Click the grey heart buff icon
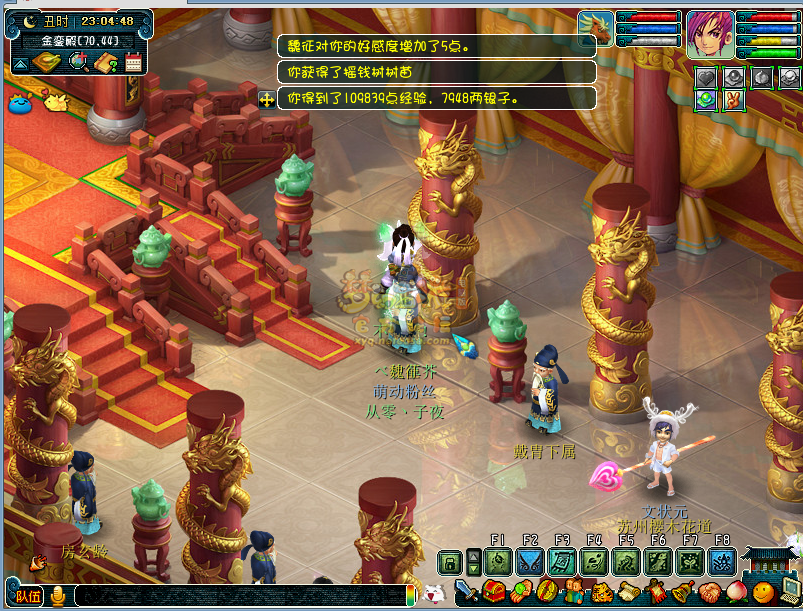The image size is (803, 611). click(706, 77)
